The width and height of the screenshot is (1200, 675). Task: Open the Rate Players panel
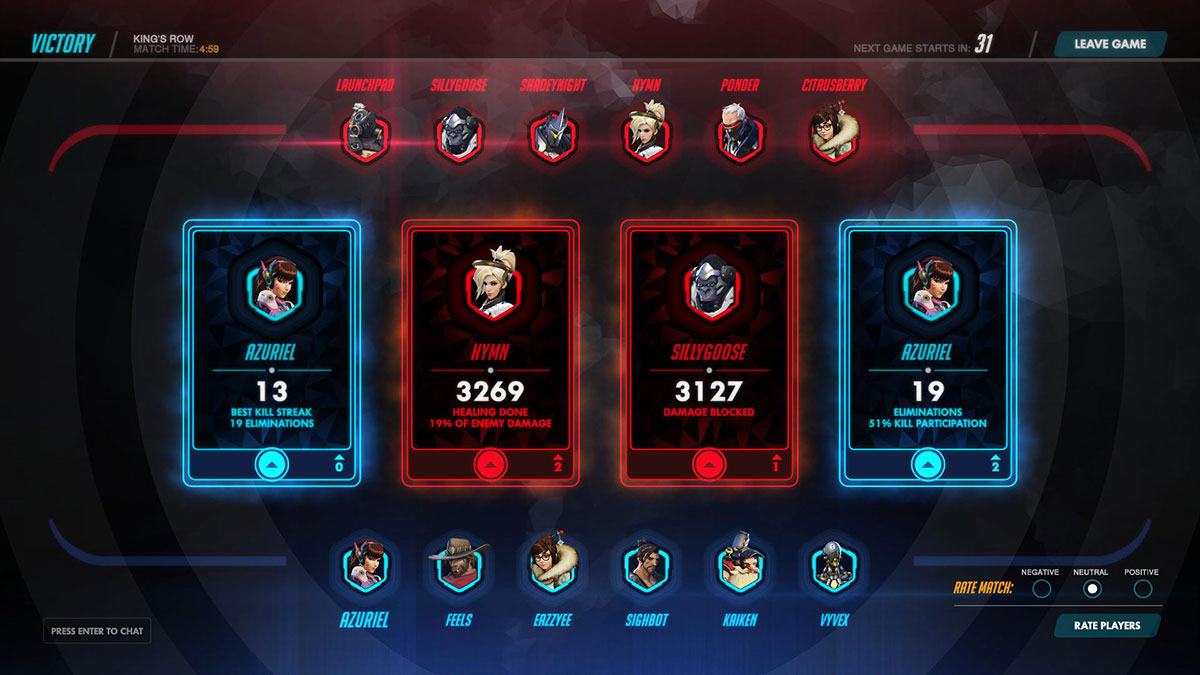pos(1106,625)
